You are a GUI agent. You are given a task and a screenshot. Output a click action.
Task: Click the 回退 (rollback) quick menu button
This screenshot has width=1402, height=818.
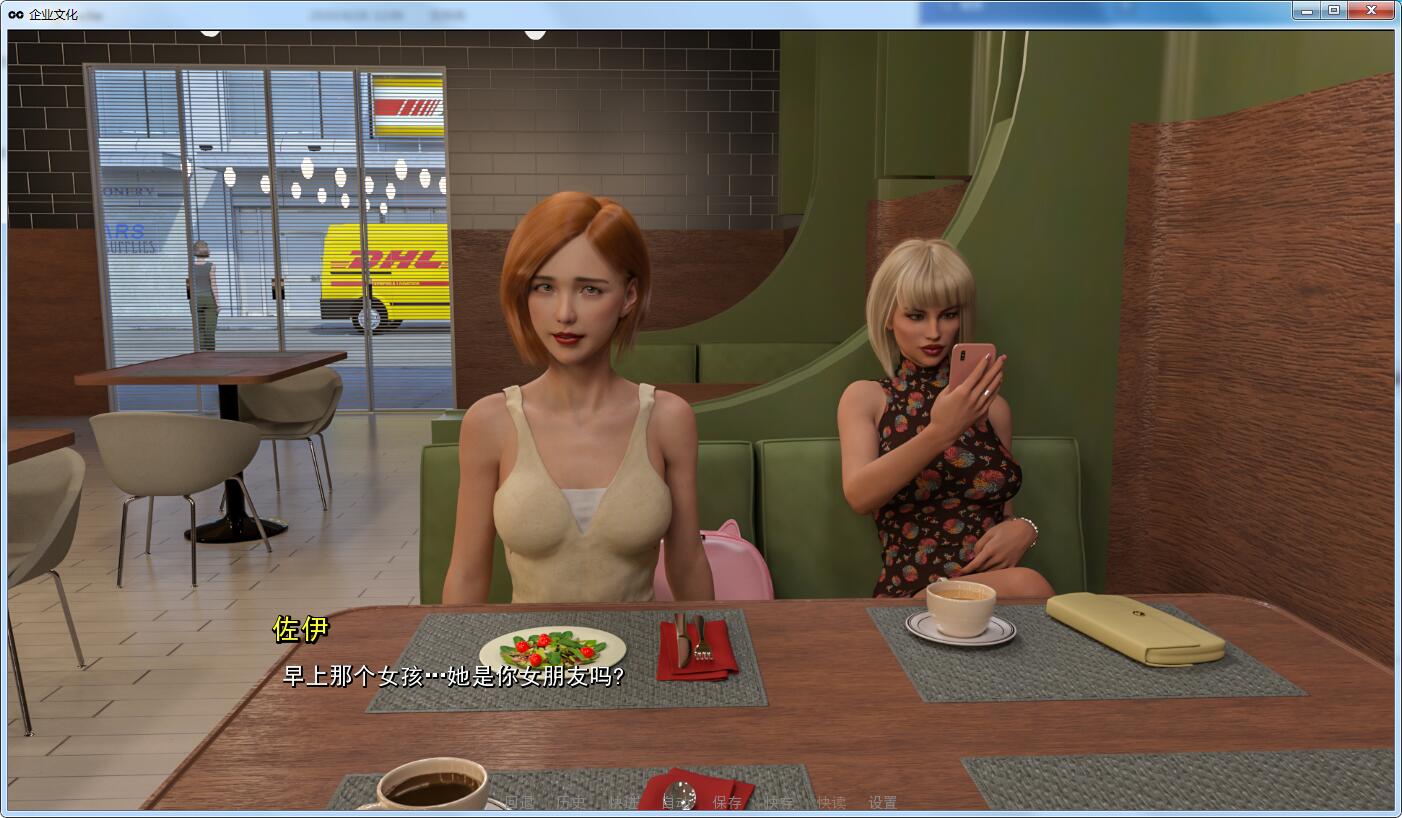pyautogui.click(x=519, y=802)
